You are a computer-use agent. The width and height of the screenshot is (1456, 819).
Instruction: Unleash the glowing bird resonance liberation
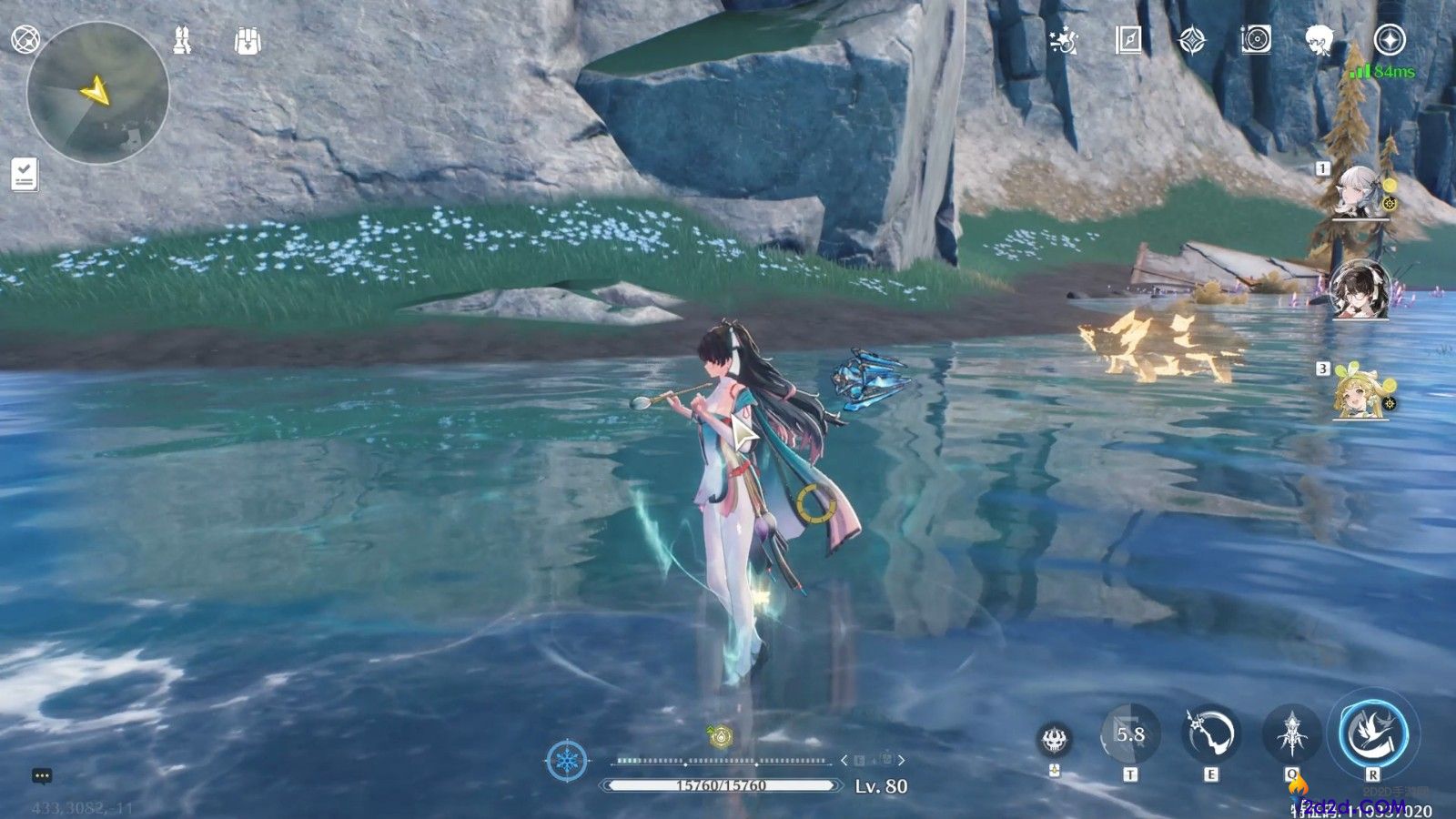coord(1372,732)
